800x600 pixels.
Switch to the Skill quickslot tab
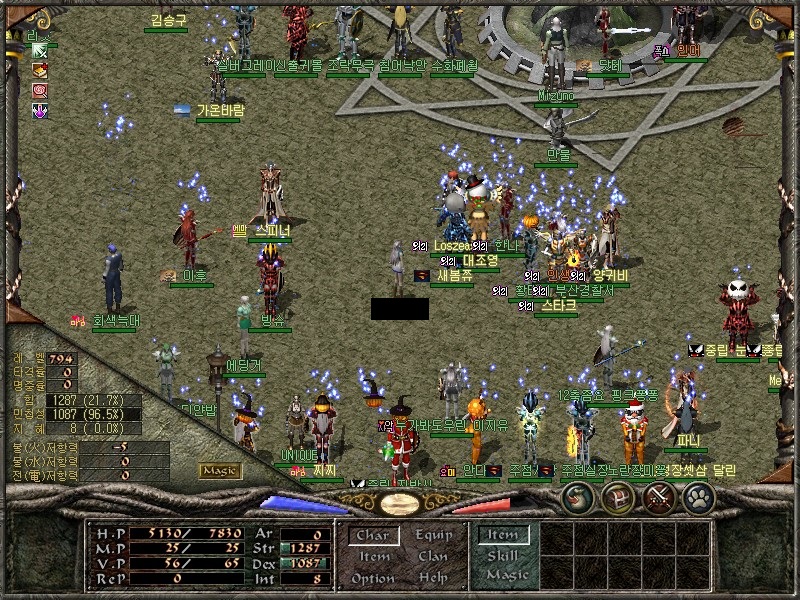tap(503, 556)
